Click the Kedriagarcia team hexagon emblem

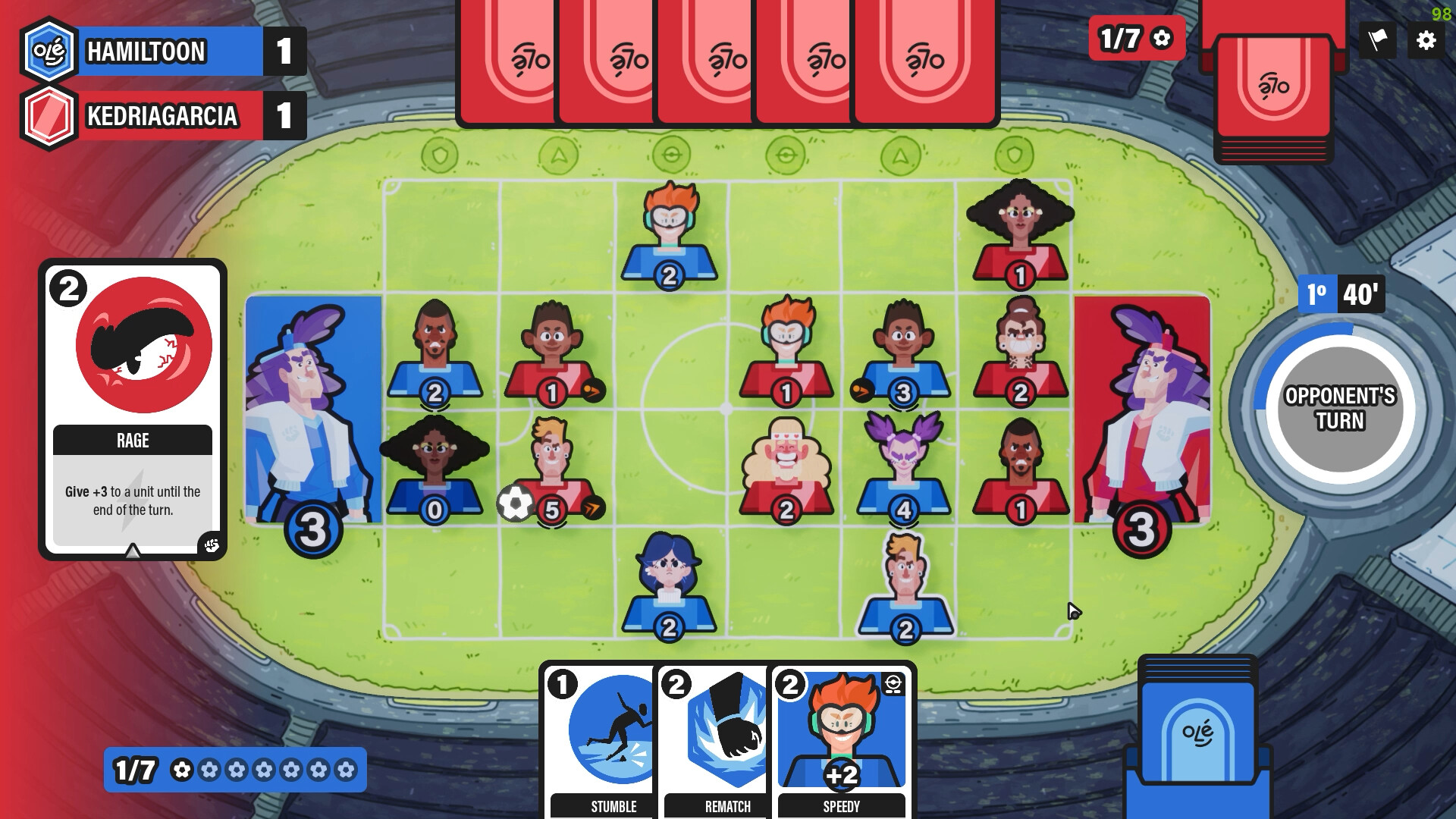click(x=49, y=115)
